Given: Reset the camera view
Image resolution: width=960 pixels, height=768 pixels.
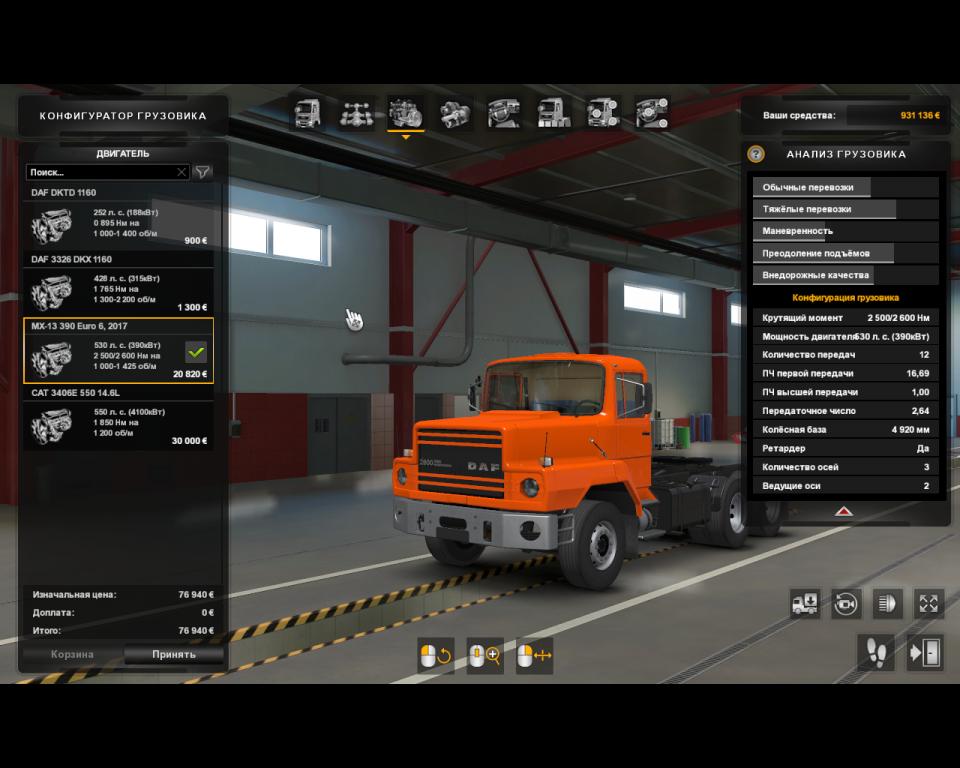Looking at the screenshot, I should (846, 603).
